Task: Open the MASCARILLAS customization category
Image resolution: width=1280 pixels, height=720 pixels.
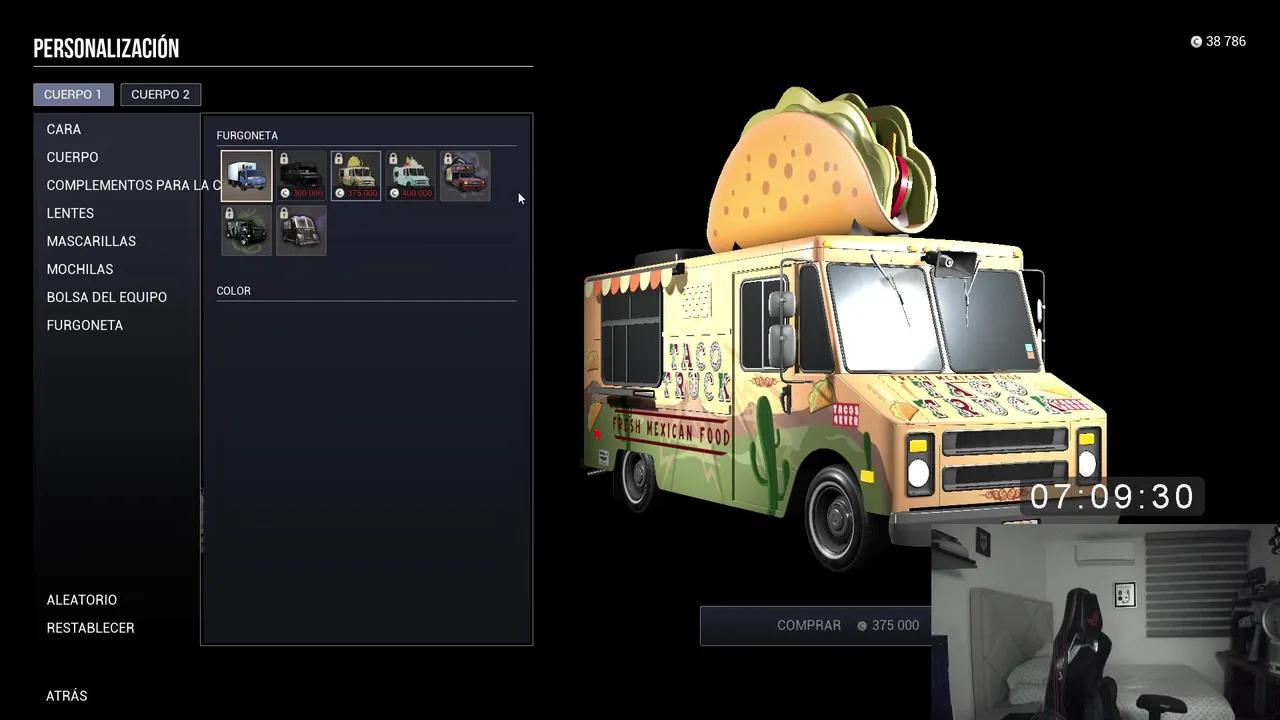Action: [91, 241]
